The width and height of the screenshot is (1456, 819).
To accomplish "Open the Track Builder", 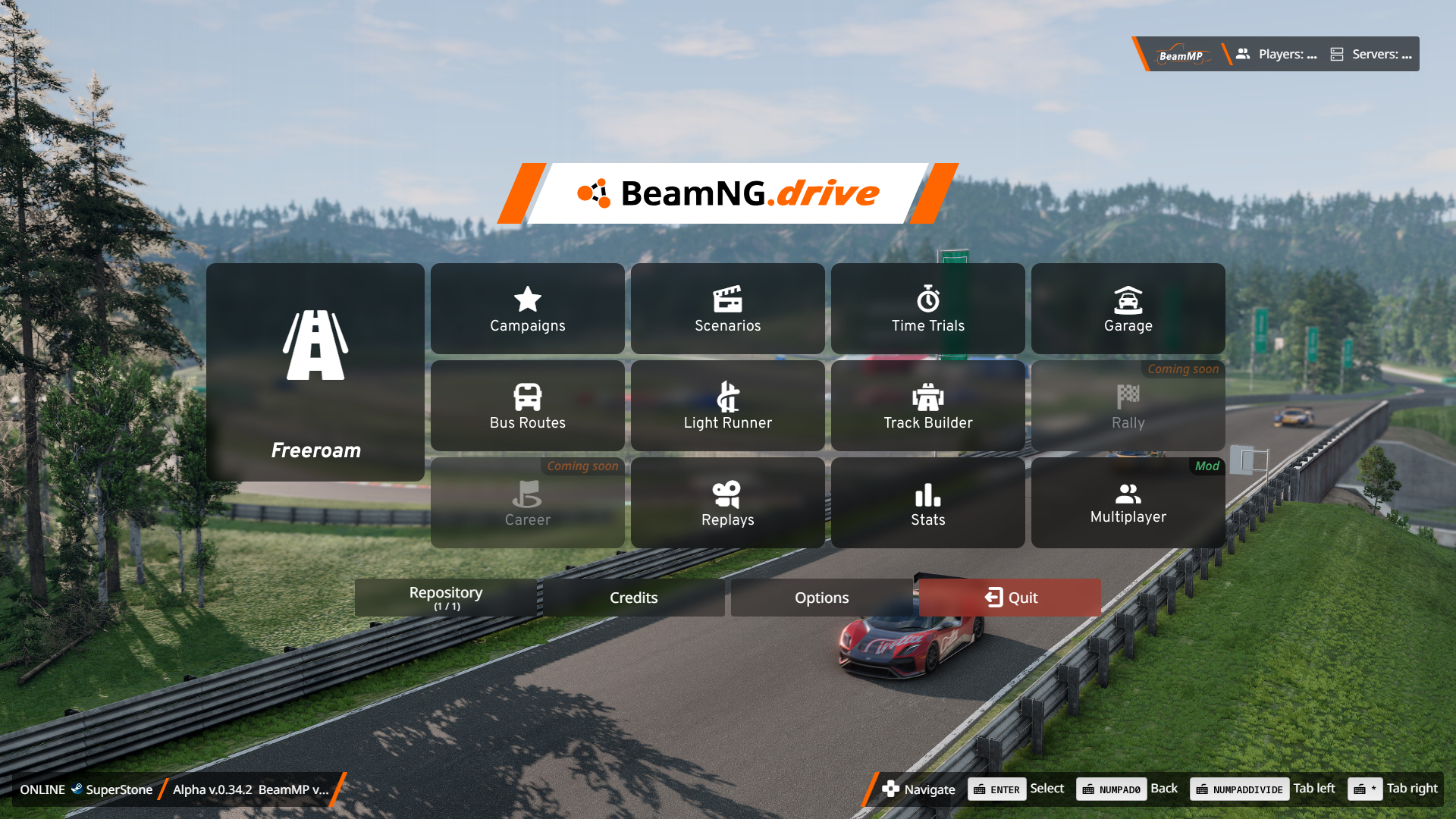I will click(x=928, y=406).
